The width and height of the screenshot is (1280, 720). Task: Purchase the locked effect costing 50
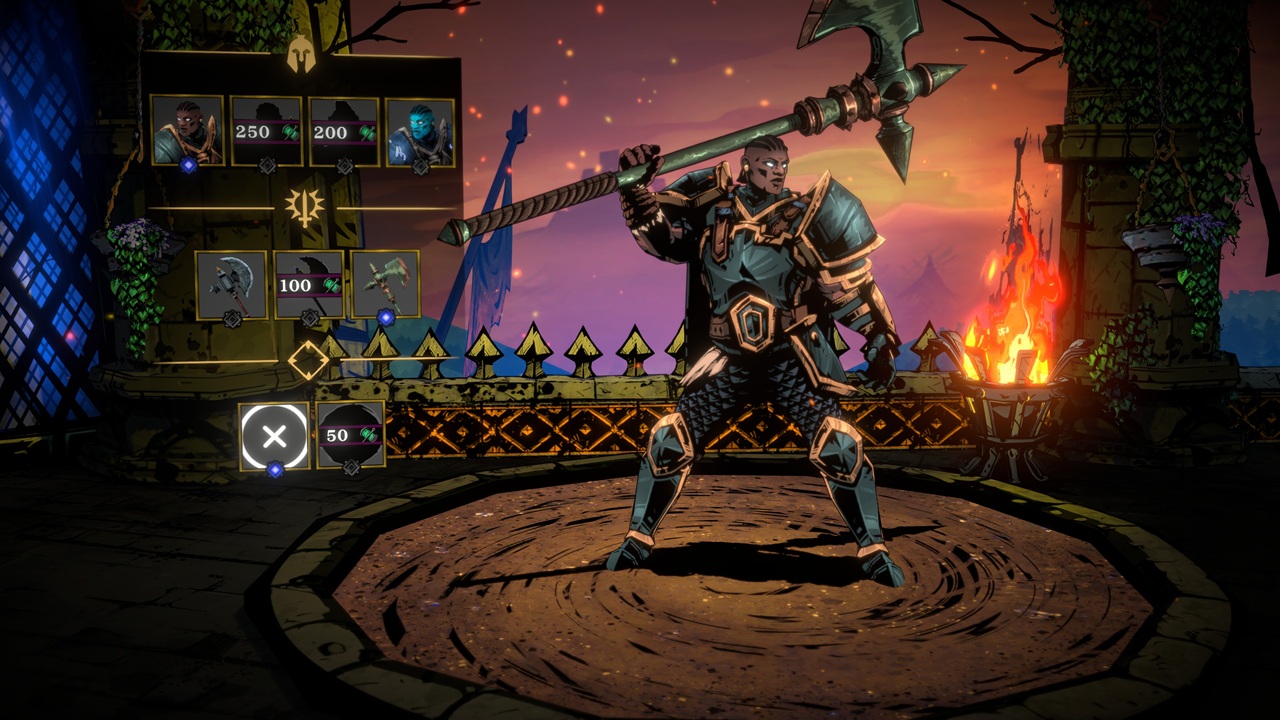click(351, 435)
